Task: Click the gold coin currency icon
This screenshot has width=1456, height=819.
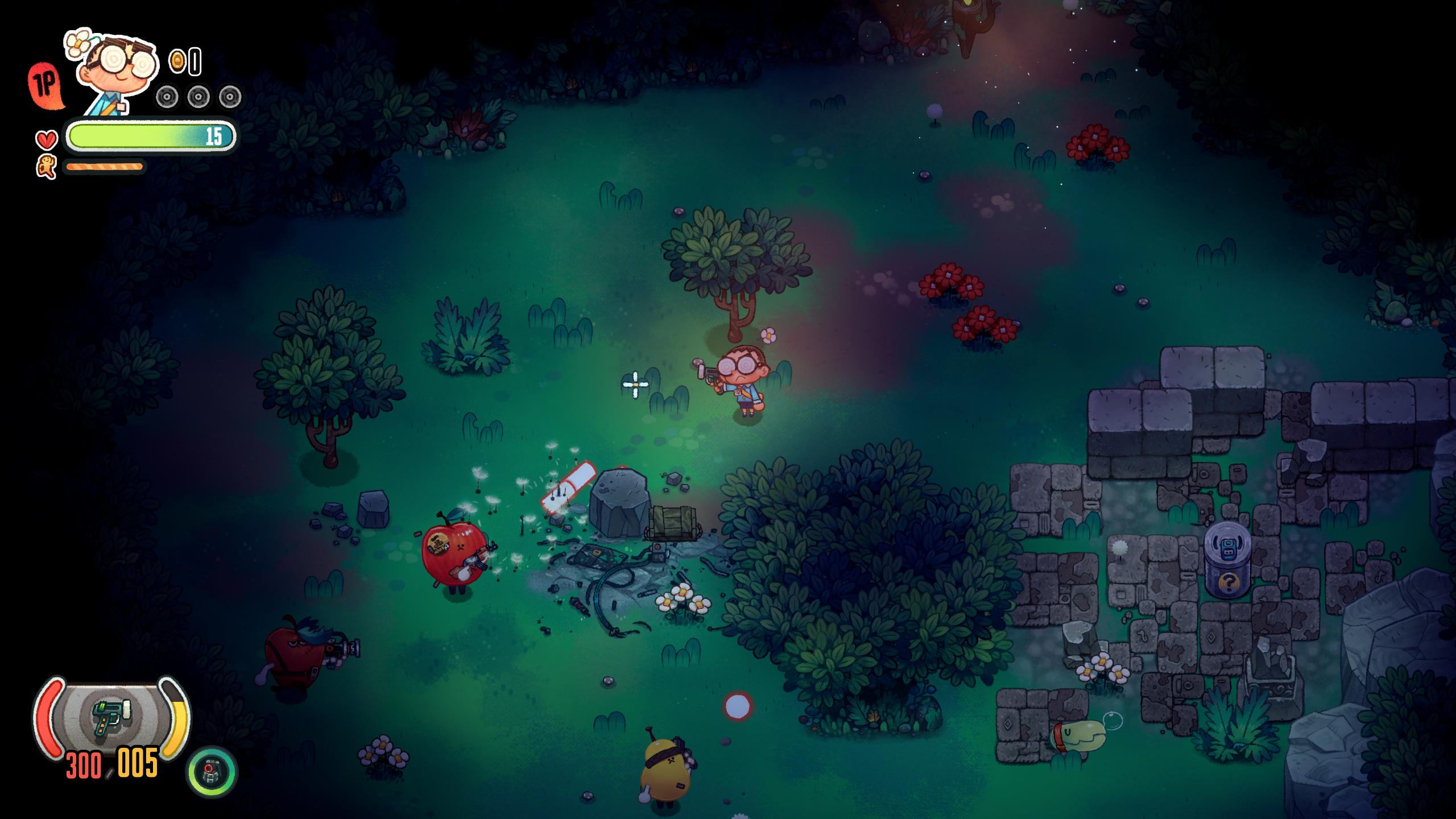Action: coord(177,61)
